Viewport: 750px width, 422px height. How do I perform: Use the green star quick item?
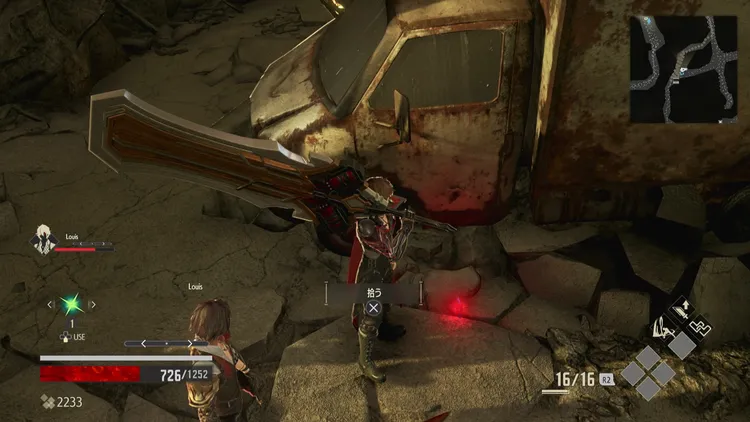[x=70, y=304]
